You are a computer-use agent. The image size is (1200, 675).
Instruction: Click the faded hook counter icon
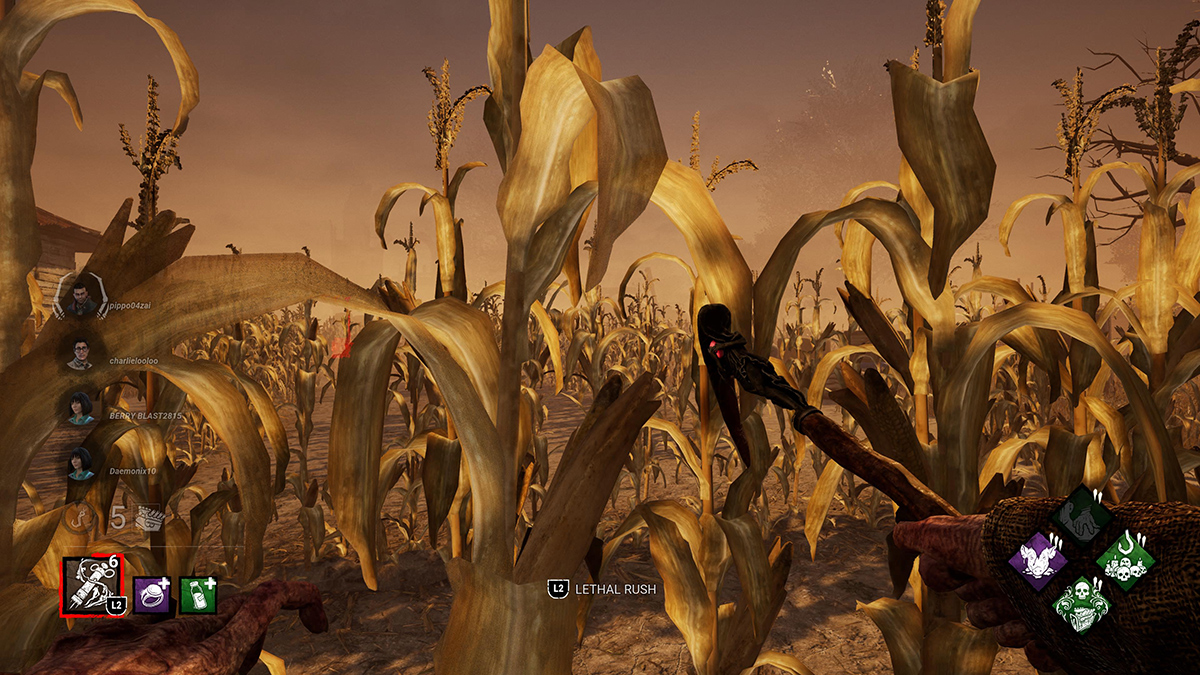82,517
